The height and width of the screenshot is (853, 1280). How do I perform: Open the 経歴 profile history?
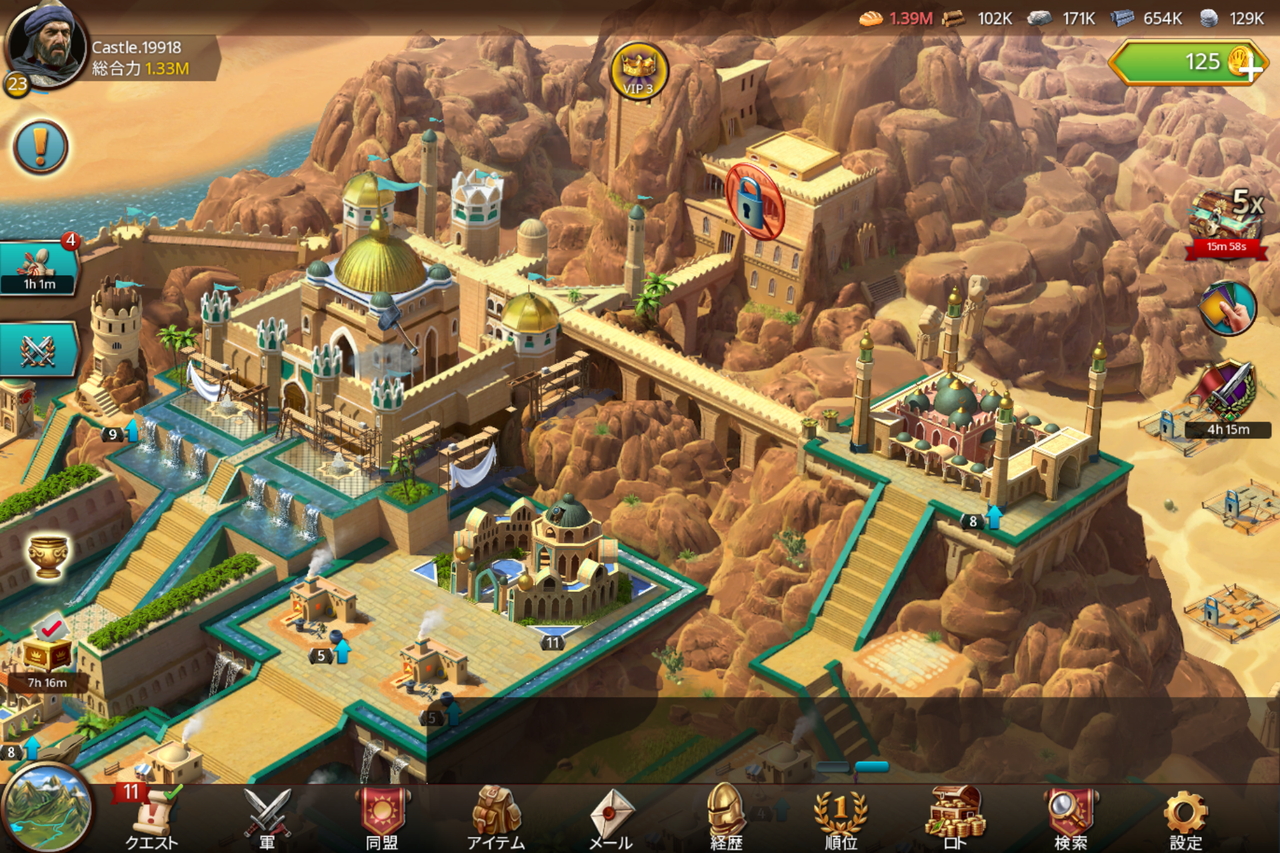click(726, 816)
